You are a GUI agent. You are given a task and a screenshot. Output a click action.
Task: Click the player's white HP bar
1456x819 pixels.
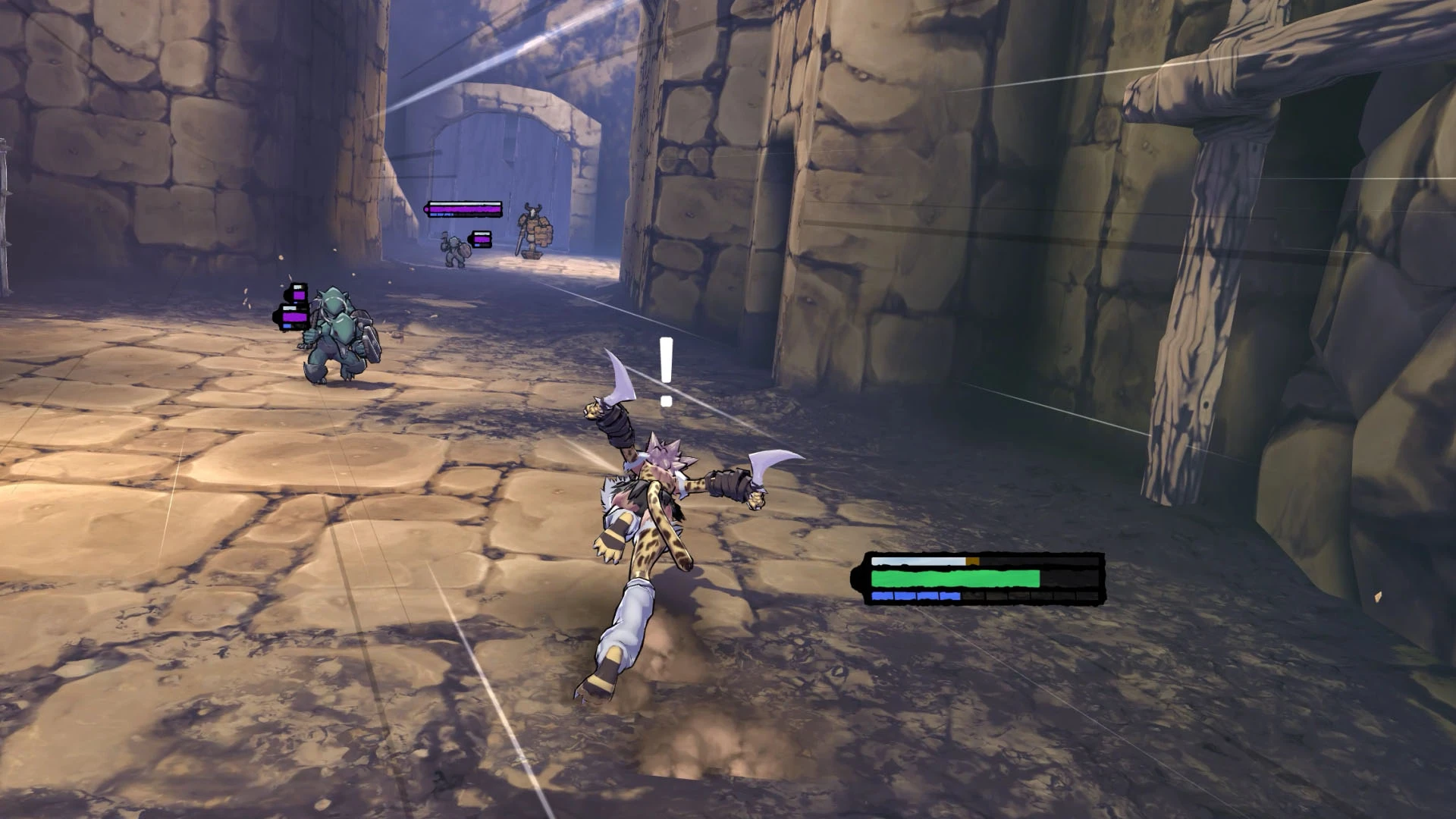tap(918, 561)
